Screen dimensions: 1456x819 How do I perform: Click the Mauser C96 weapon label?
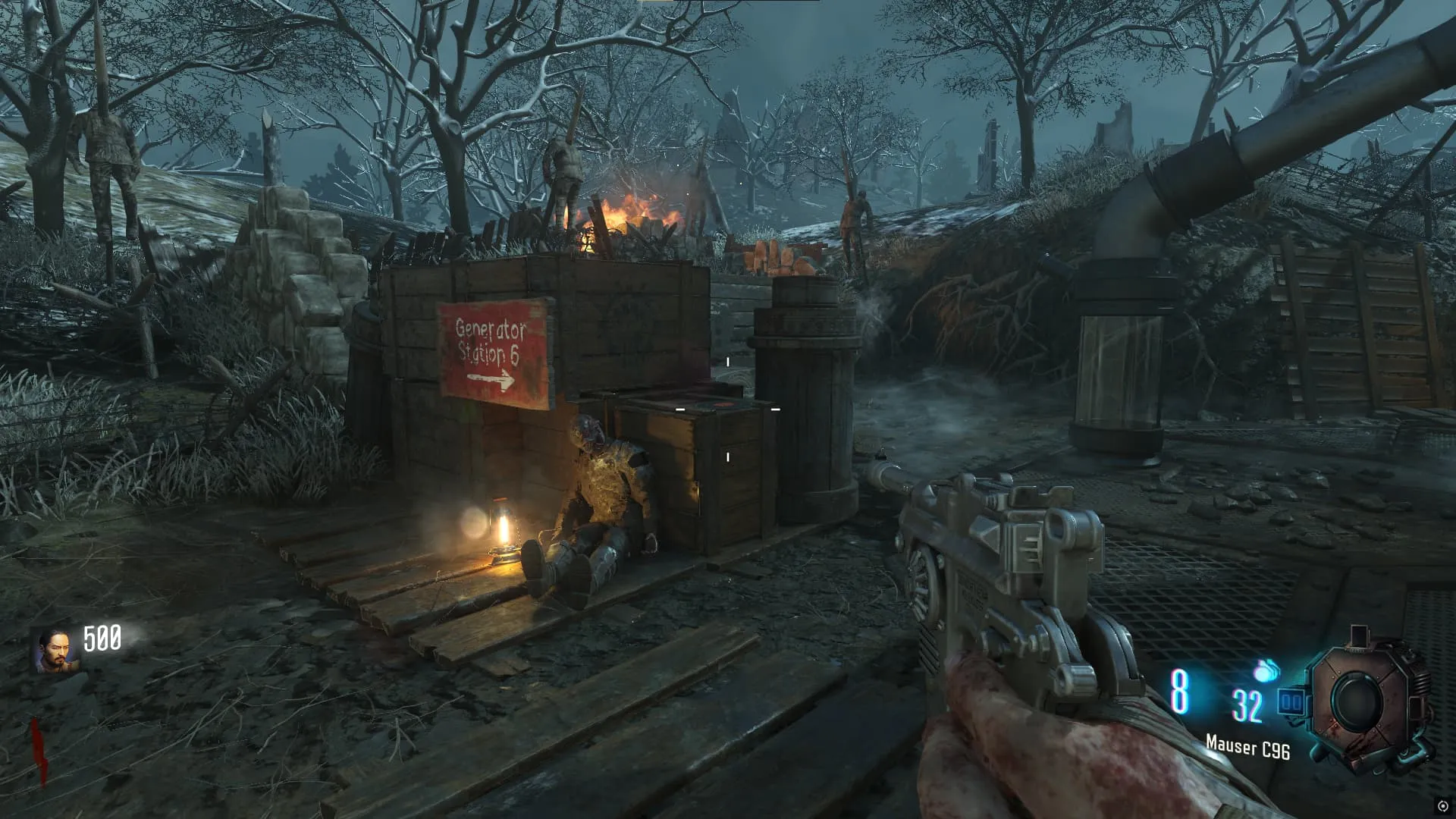click(1247, 748)
